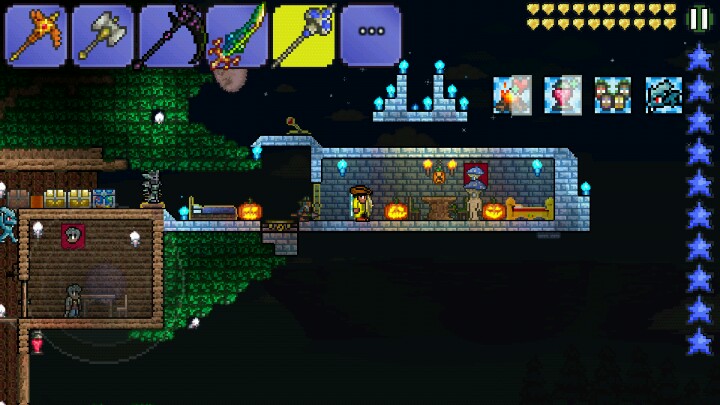The width and height of the screenshot is (720, 405).
Task: Tap the four-faces buff icon
Action: 613,95
